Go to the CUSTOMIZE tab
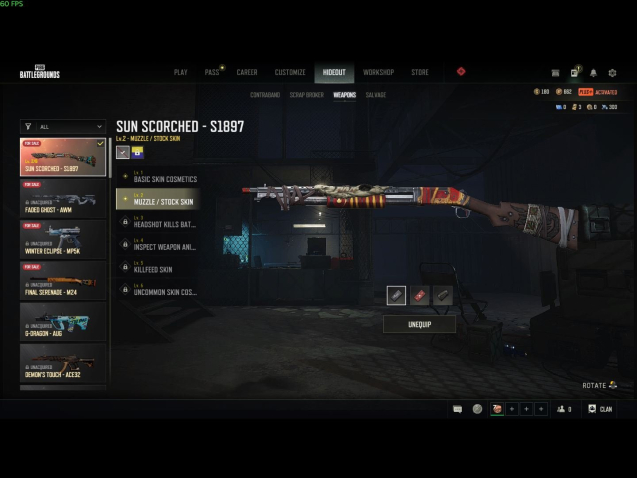637x478 pixels. pos(290,72)
